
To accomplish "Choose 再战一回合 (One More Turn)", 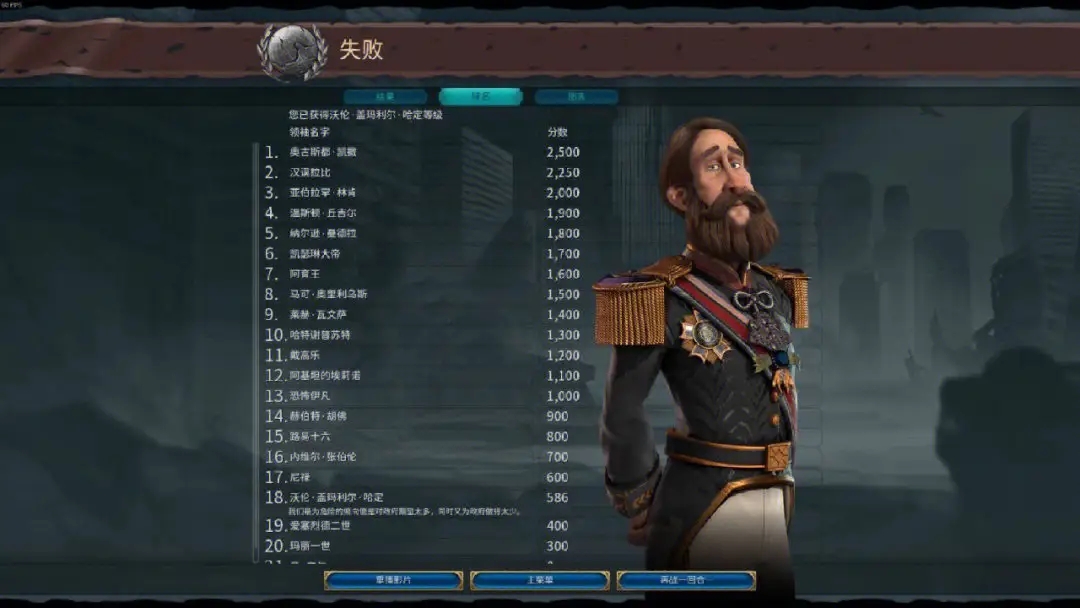I will (686, 580).
